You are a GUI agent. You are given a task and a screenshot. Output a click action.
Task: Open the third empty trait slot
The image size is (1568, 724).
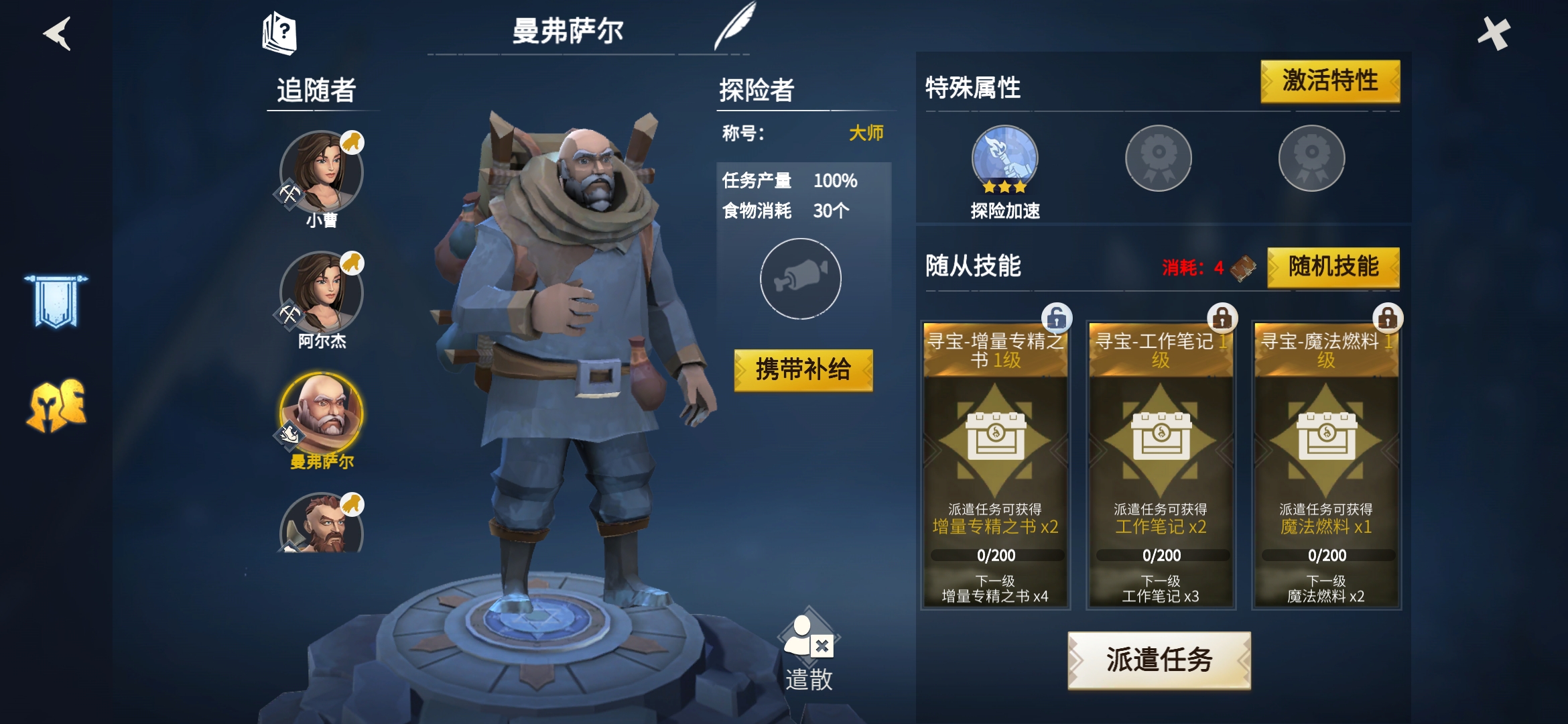click(x=1311, y=157)
